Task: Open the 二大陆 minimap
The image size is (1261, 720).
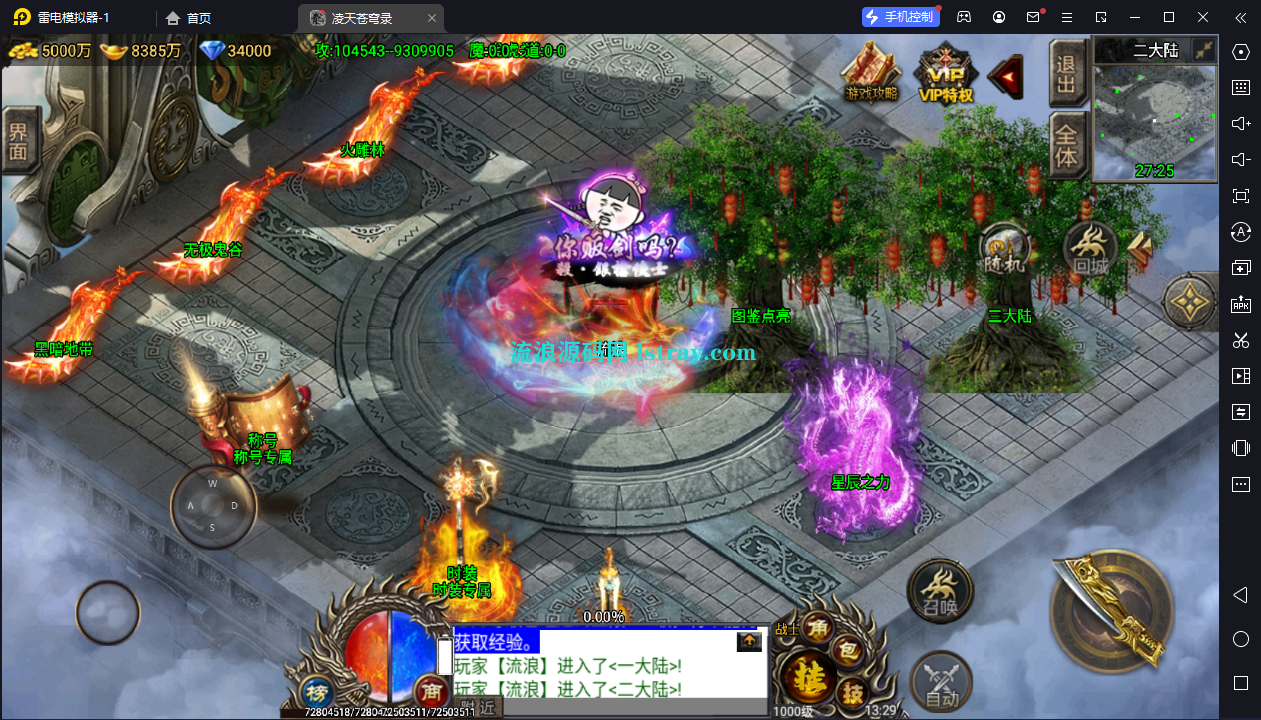Action: pyautogui.click(x=1153, y=122)
